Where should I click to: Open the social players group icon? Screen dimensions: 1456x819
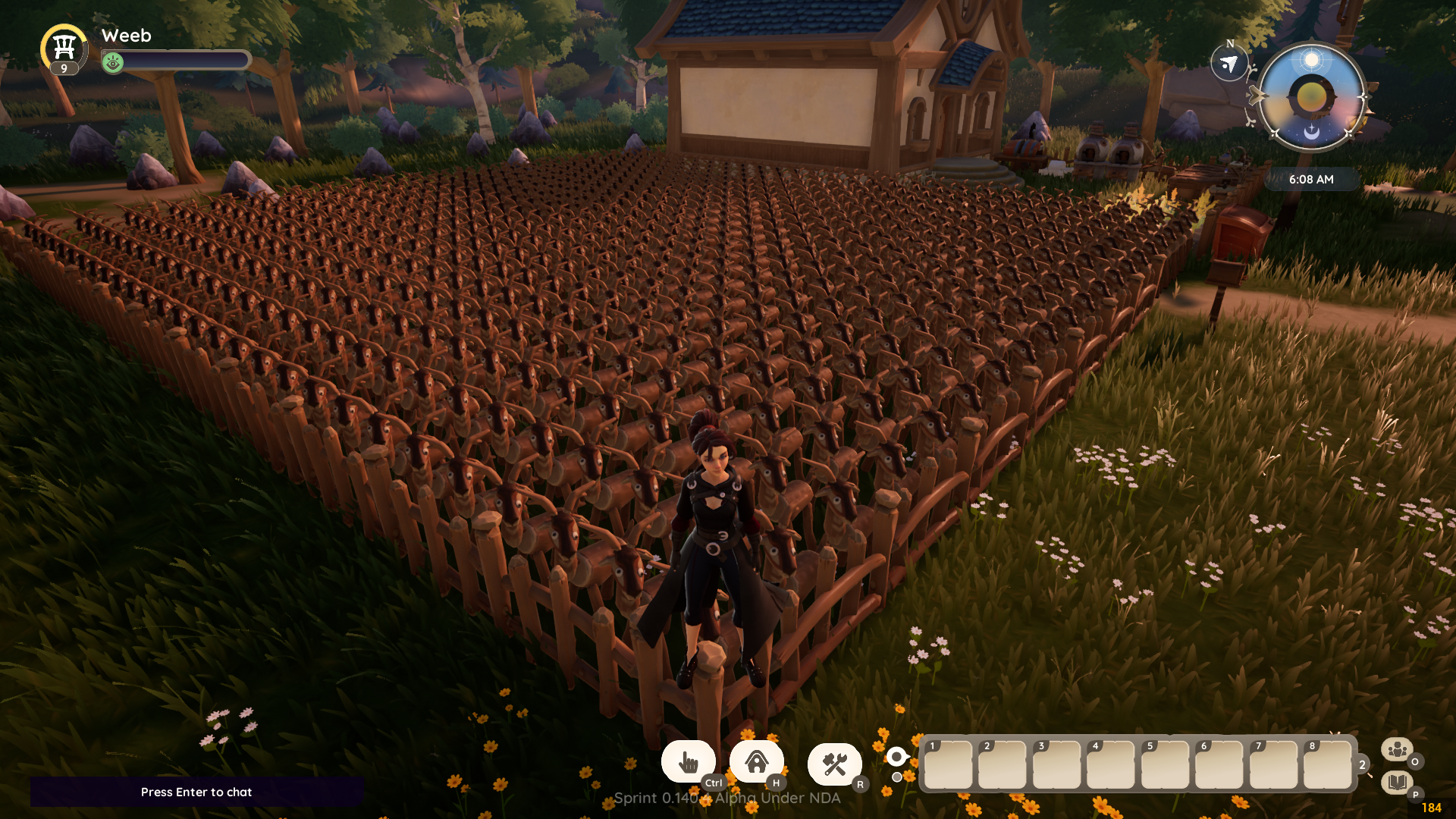click(x=1396, y=750)
